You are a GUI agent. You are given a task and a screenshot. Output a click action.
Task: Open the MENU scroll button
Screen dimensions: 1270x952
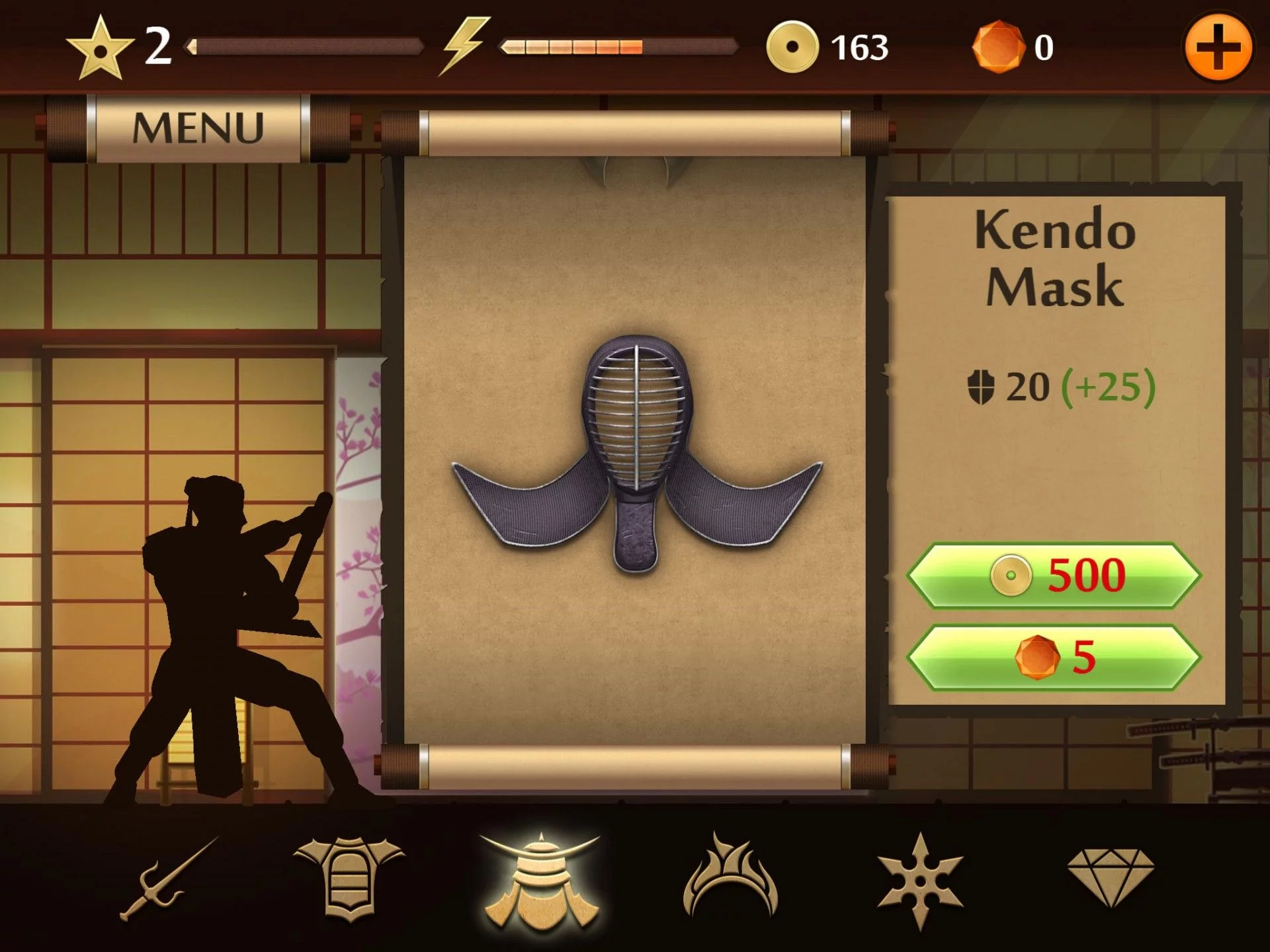[198, 128]
